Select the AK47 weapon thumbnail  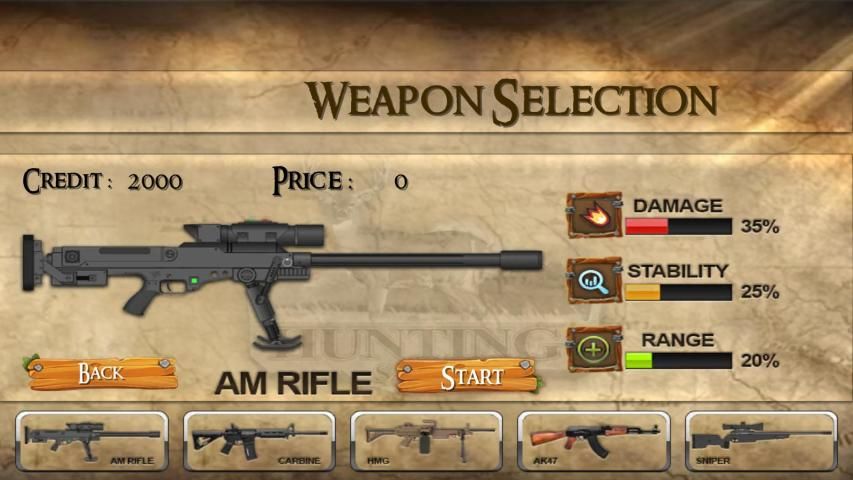(593, 441)
